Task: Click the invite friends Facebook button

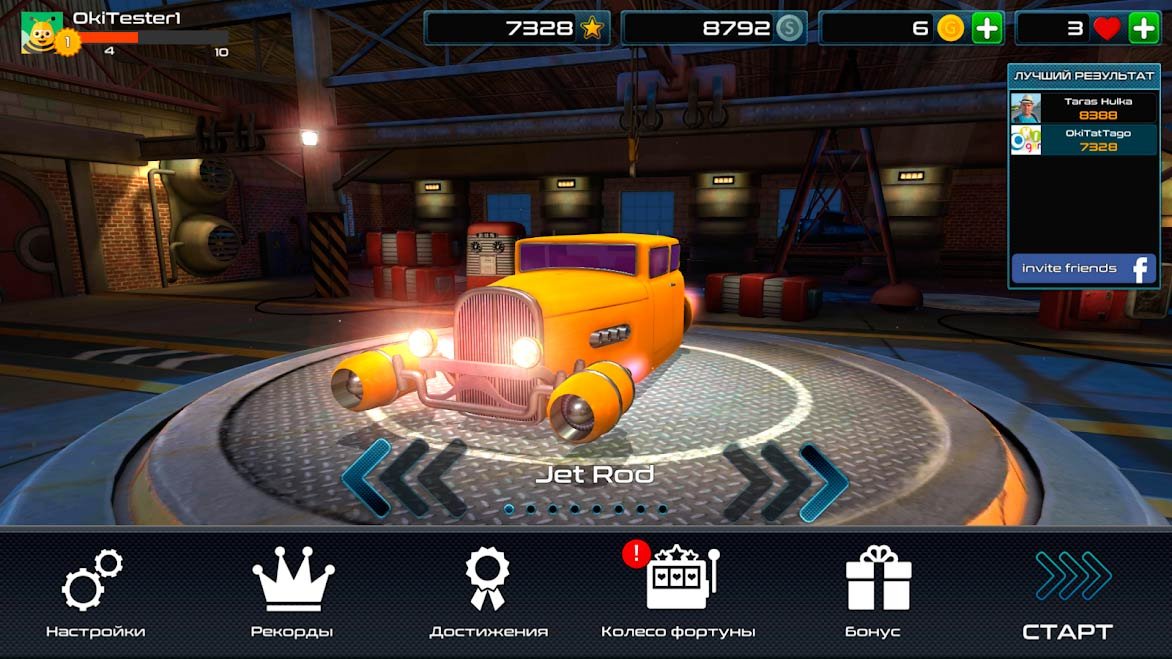Action: click(1083, 268)
